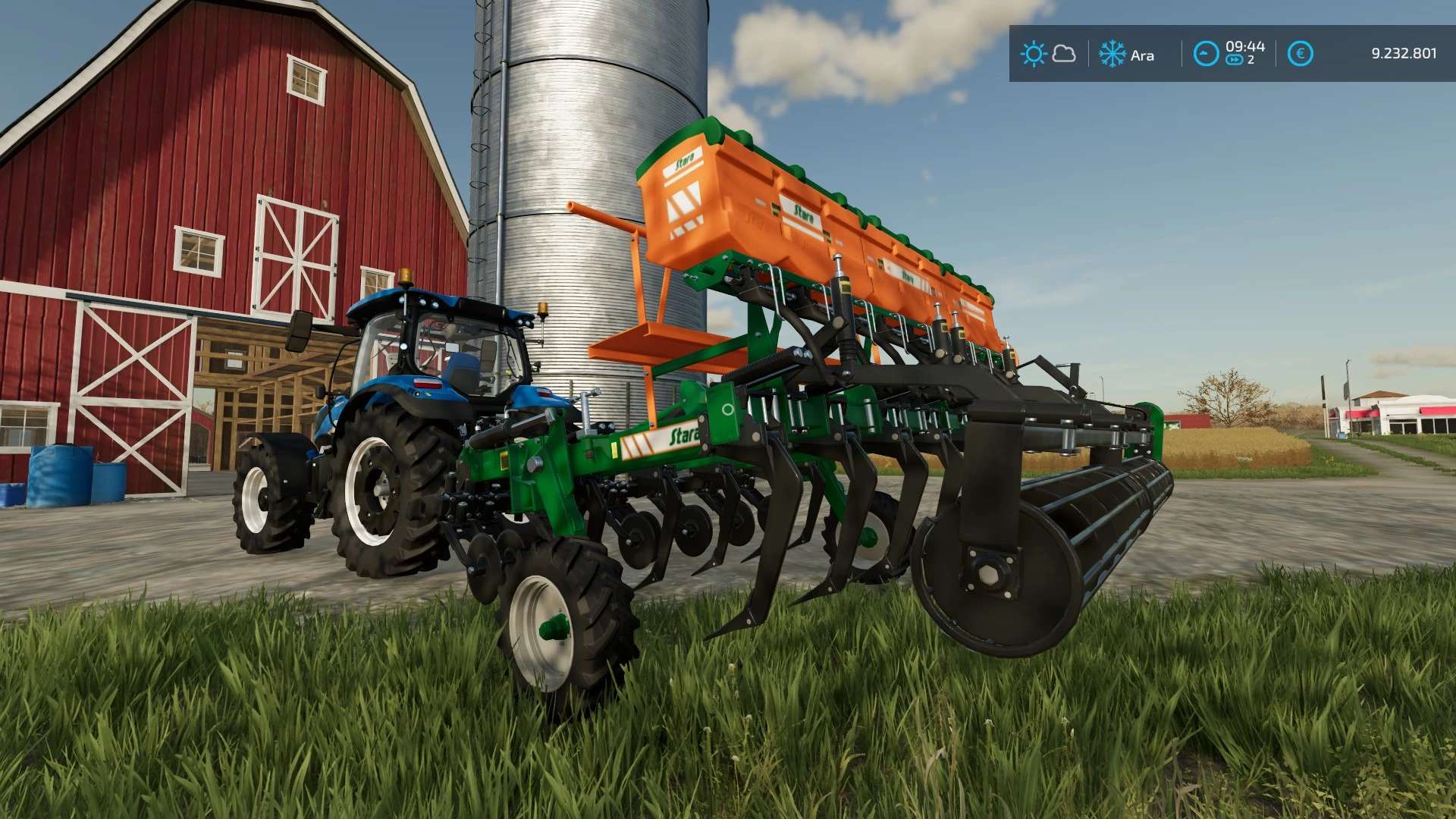Click the clock icon in the HUD
The width and height of the screenshot is (1456, 819).
[x=1206, y=54]
